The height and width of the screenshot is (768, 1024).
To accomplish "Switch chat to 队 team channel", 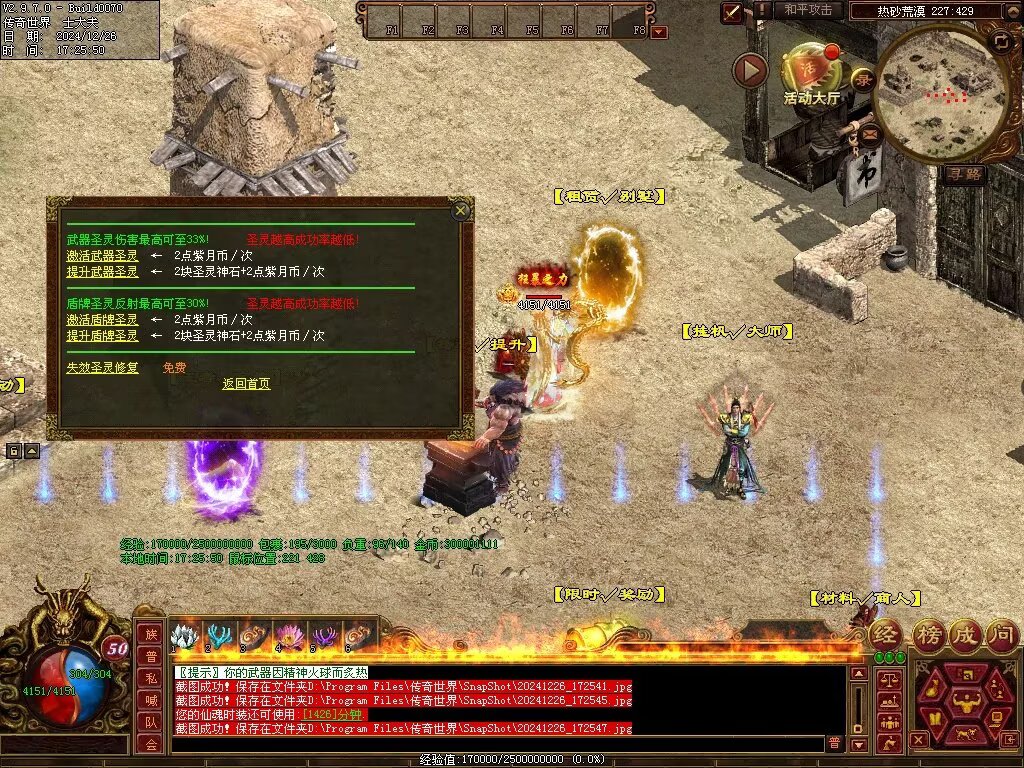I will point(149,722).
